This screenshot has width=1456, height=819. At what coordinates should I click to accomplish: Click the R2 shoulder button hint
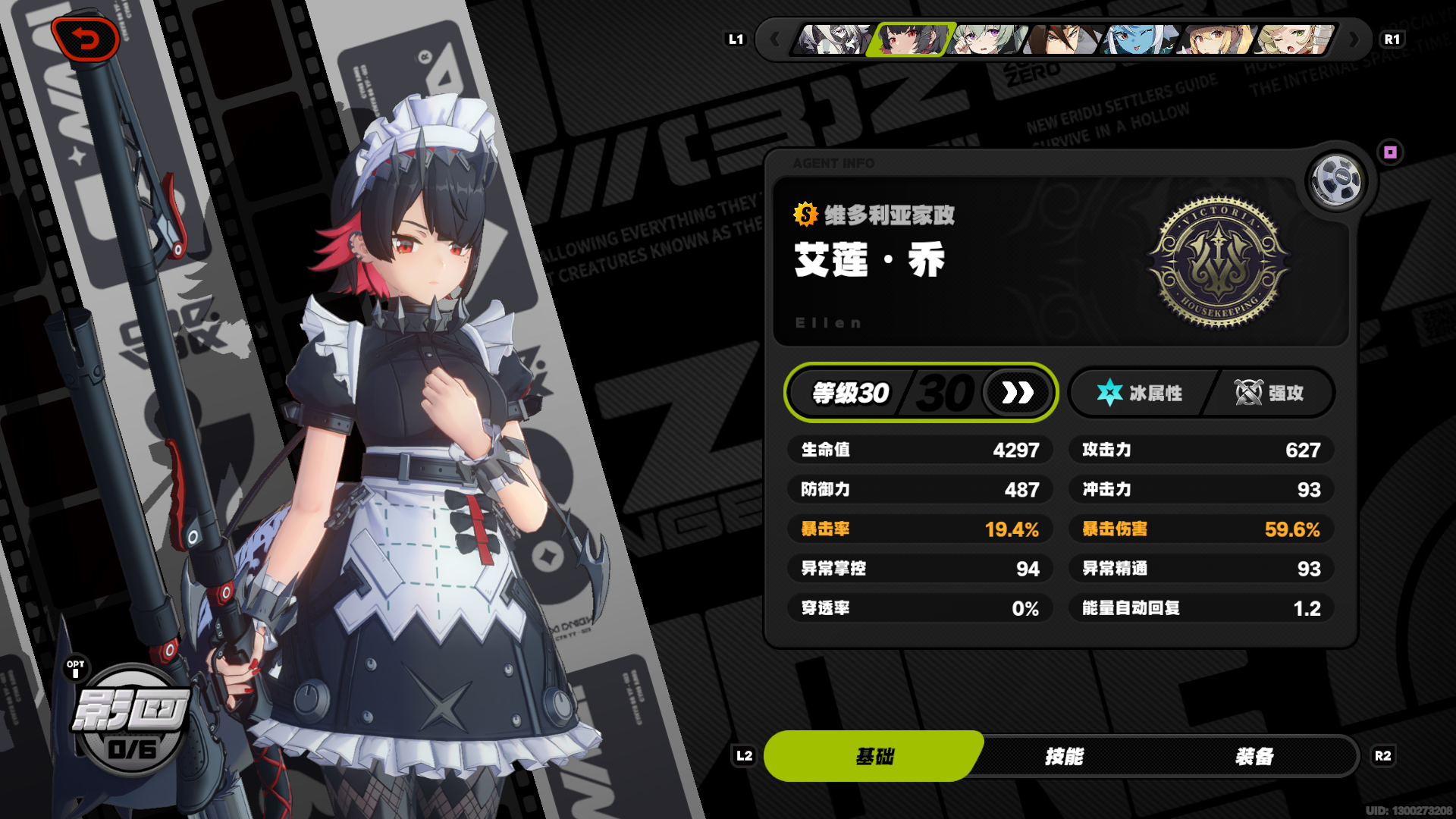[x=1383, y=755]
